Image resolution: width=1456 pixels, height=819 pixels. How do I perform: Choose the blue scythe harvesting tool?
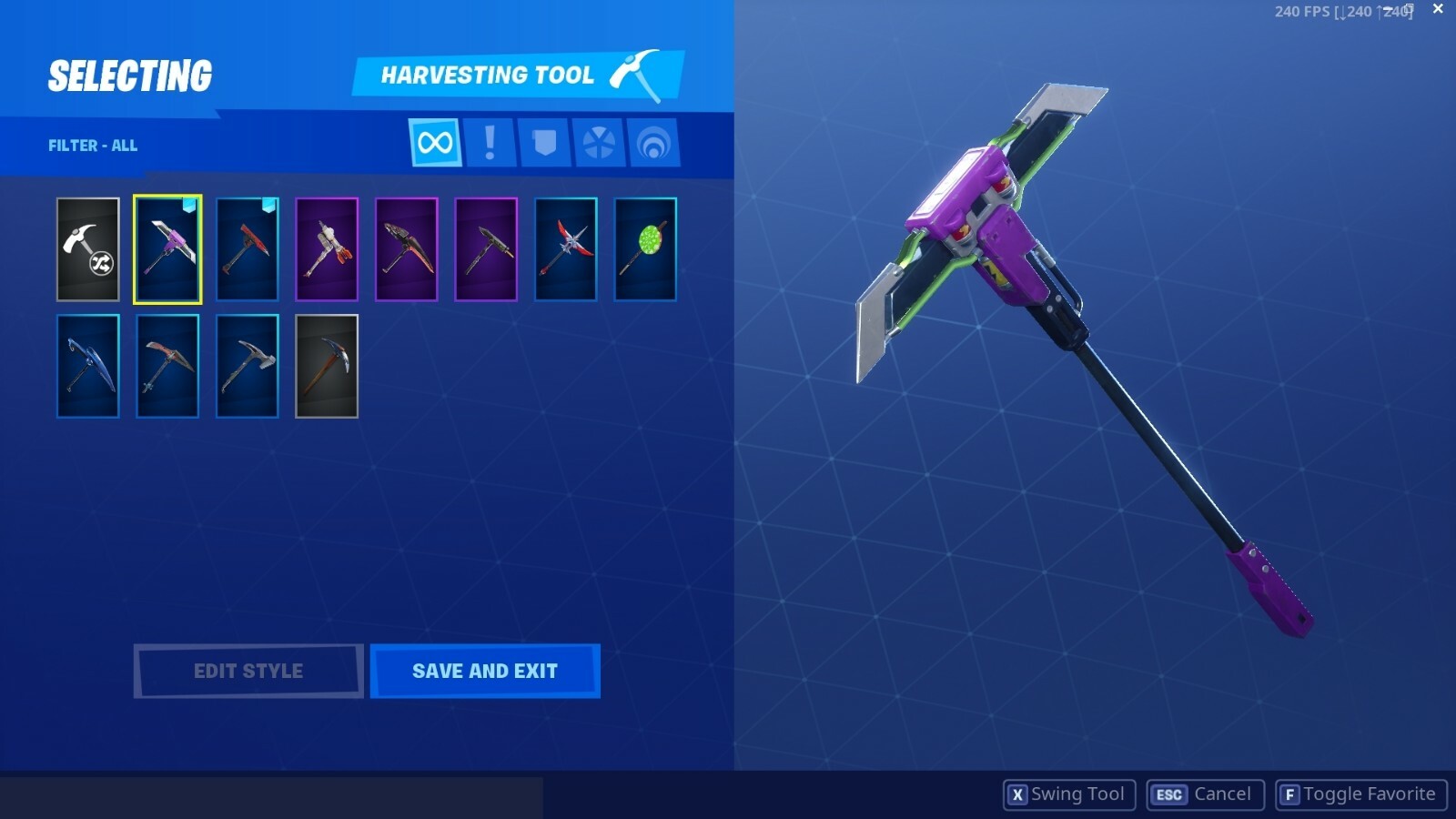87,366
